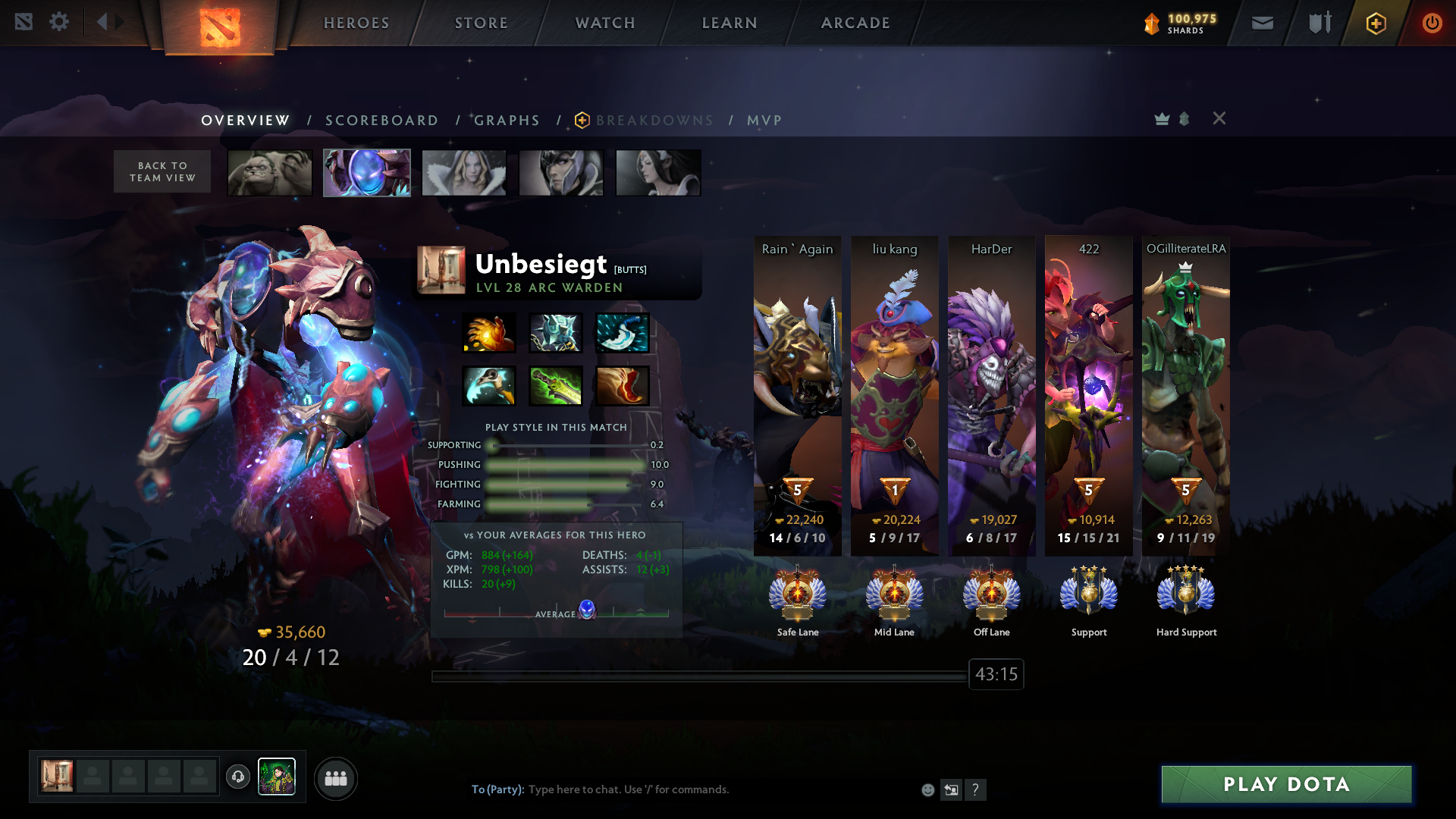This screenshot has height=819, width=1456.
Task: Open the Heroes menu
Action: (356, 23)
